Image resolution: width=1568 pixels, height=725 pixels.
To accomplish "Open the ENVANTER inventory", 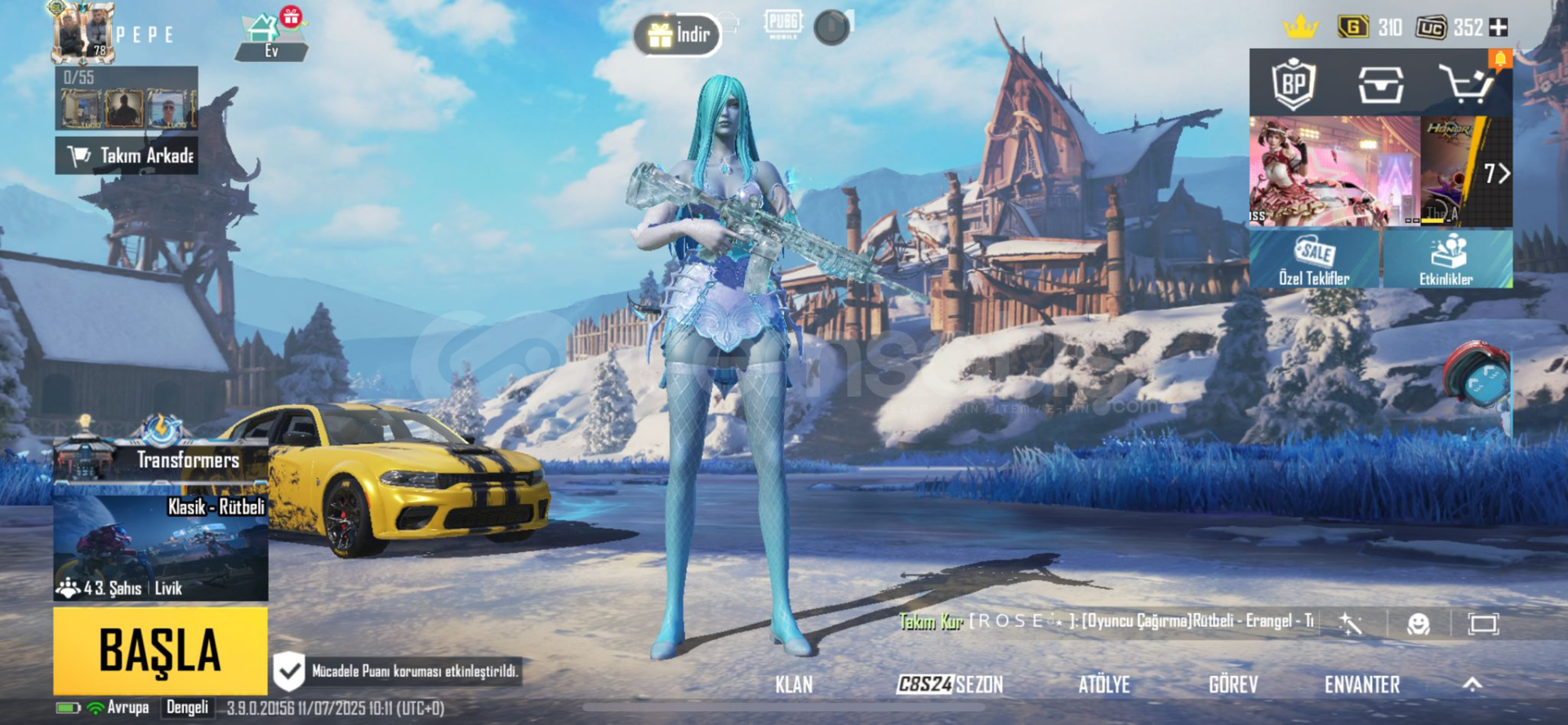I will (1361, 684).
